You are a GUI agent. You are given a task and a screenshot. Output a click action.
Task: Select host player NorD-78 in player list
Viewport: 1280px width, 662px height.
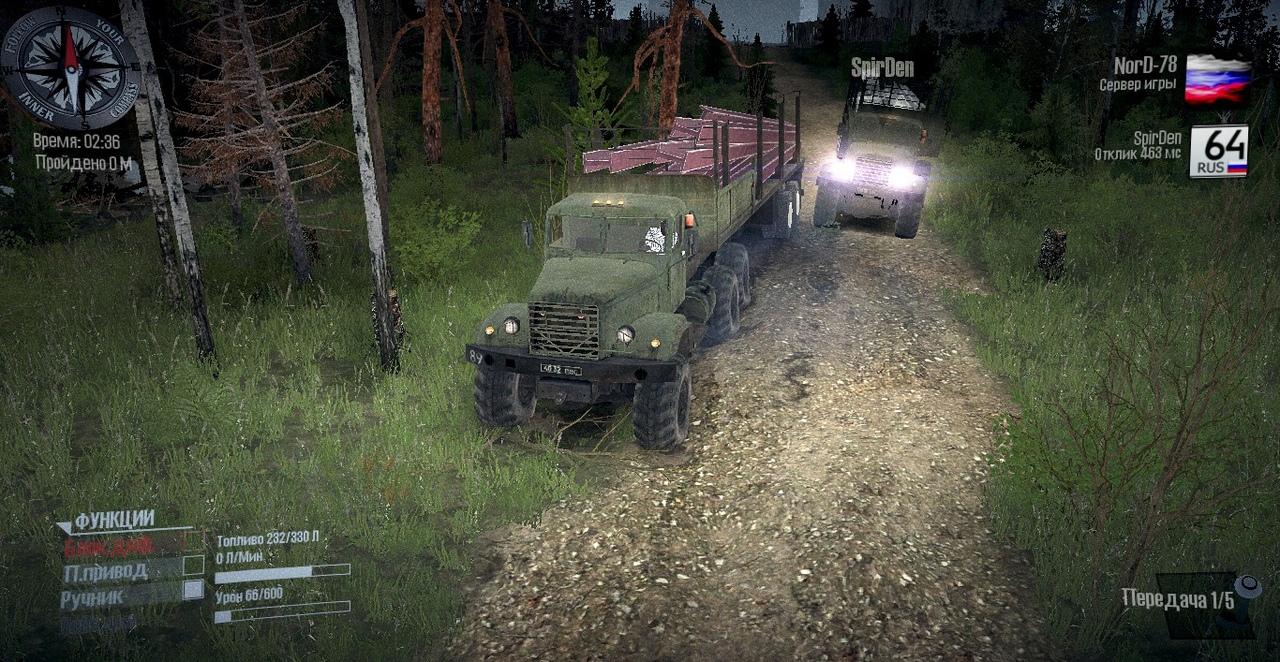click(x=1145, y=66)
